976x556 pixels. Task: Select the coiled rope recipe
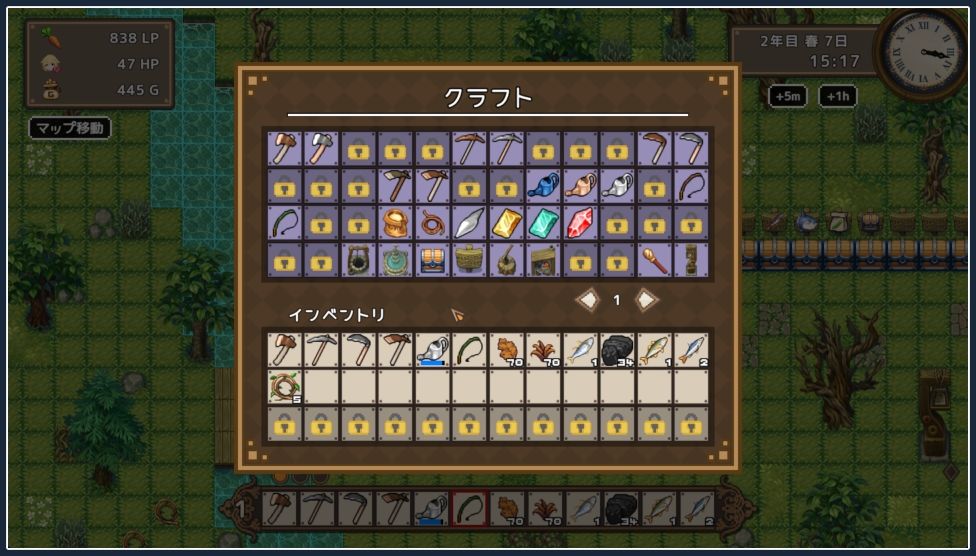tap(432, 223)
